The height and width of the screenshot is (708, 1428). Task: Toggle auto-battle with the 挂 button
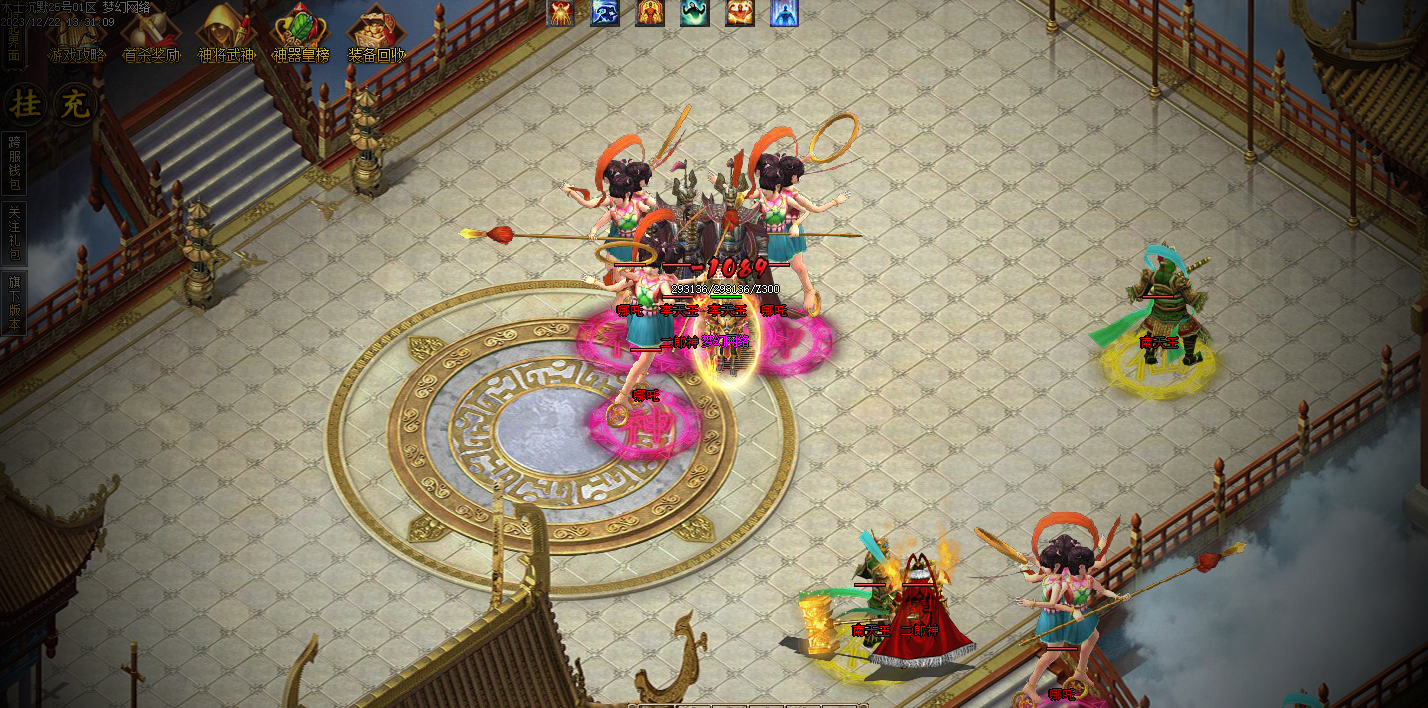[22, 103]
